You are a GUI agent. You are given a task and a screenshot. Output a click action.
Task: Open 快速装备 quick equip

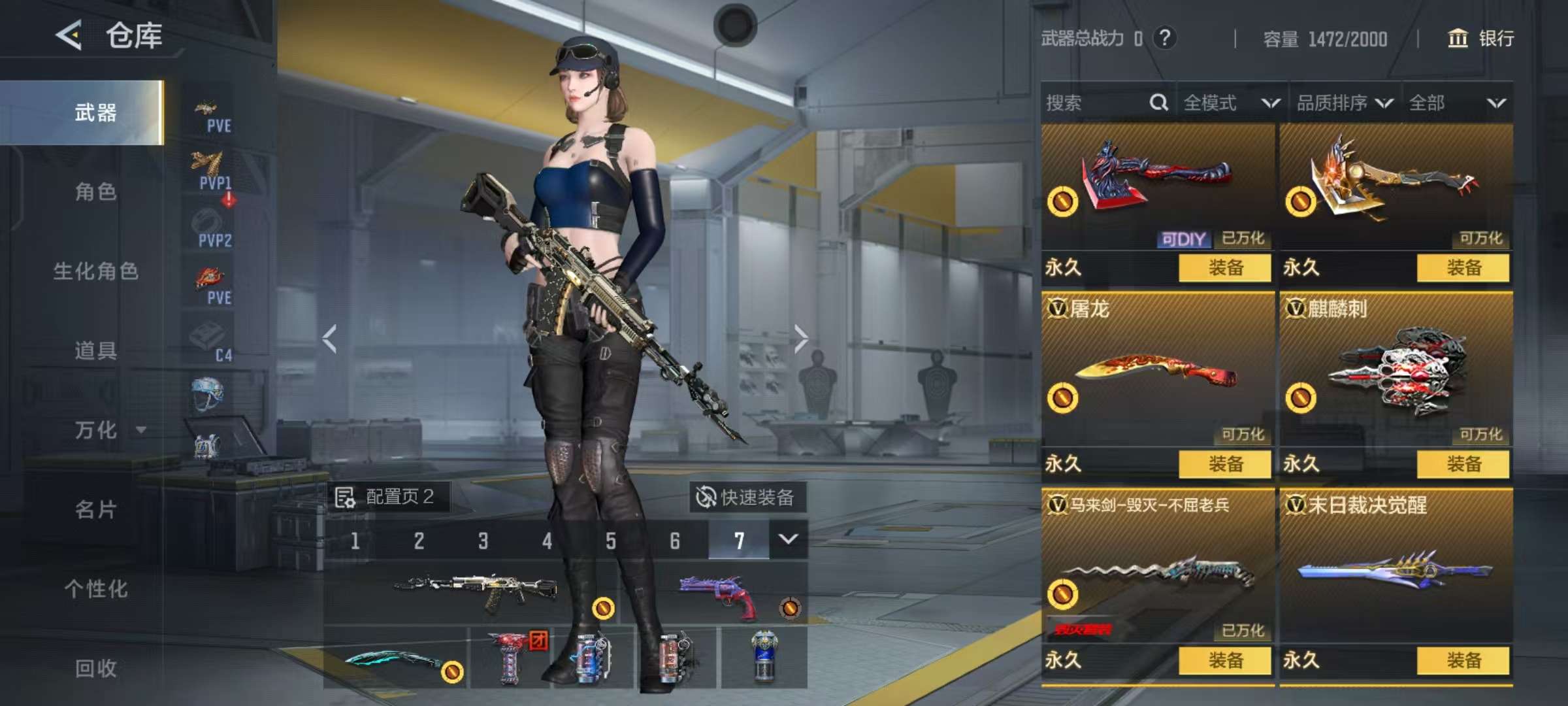746,497
